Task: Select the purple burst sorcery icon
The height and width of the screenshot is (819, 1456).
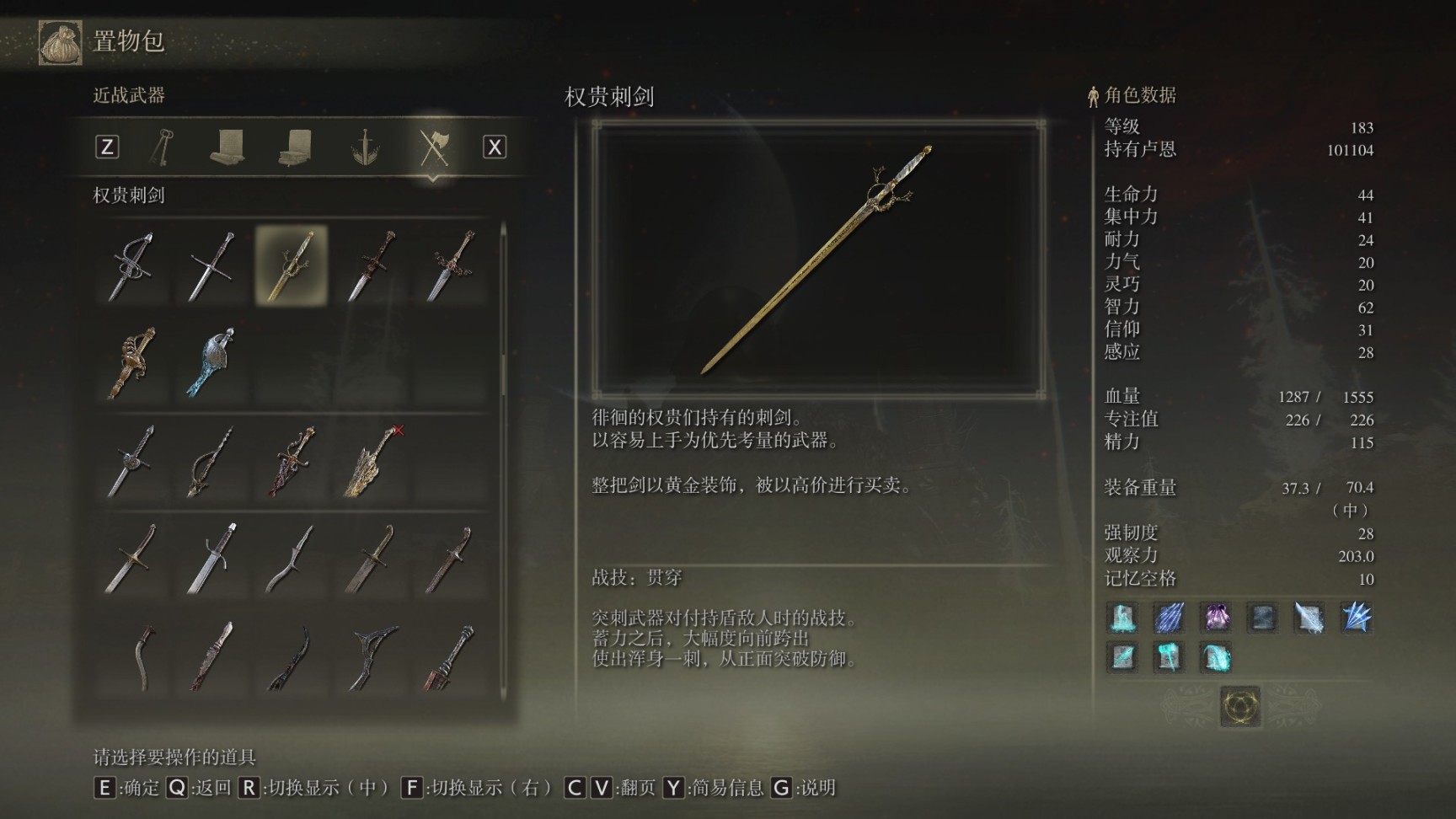Action: point(1216,618)
